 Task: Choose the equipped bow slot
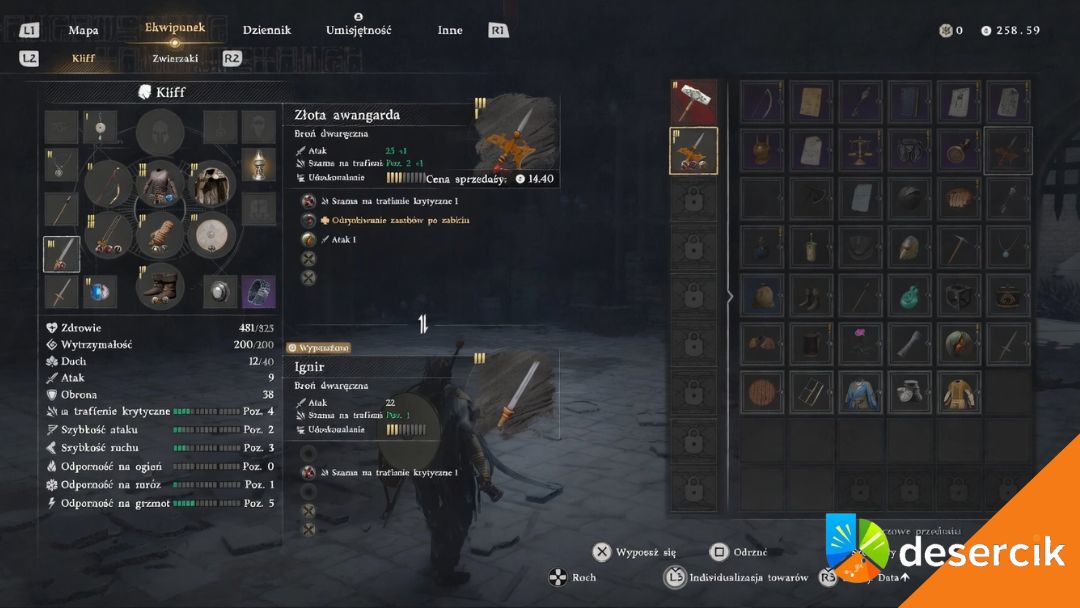pos(108,184)
